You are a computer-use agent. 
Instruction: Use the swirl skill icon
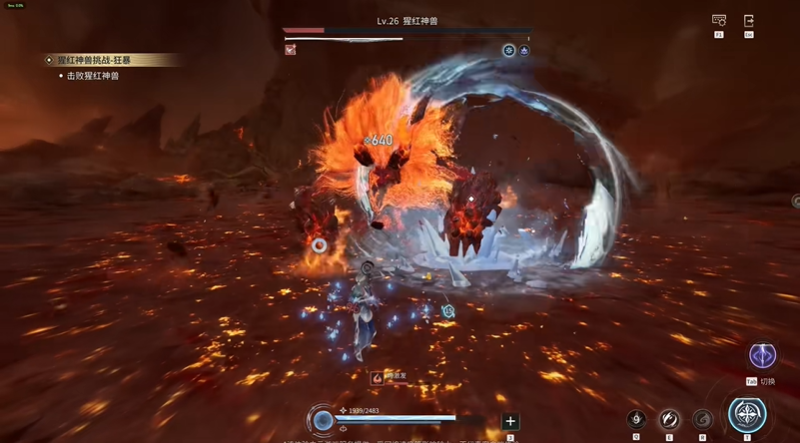click(703, 419)
